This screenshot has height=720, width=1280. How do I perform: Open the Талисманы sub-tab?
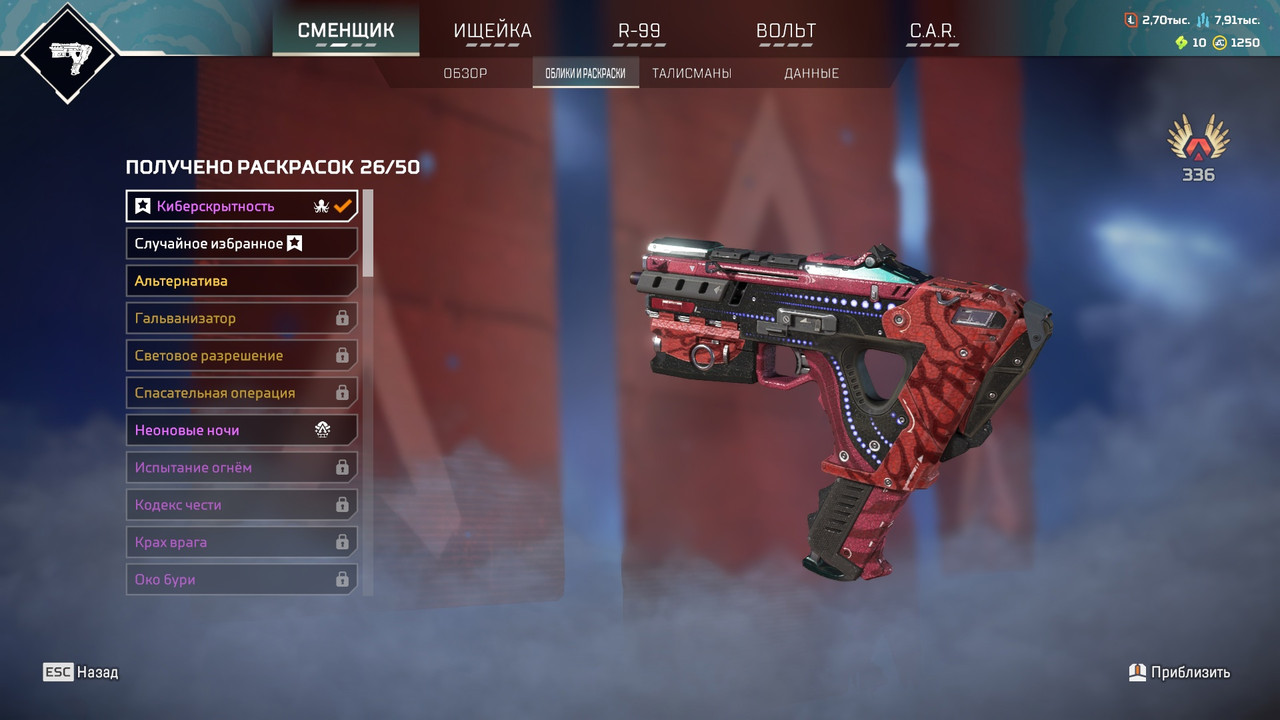pos(691,73)
